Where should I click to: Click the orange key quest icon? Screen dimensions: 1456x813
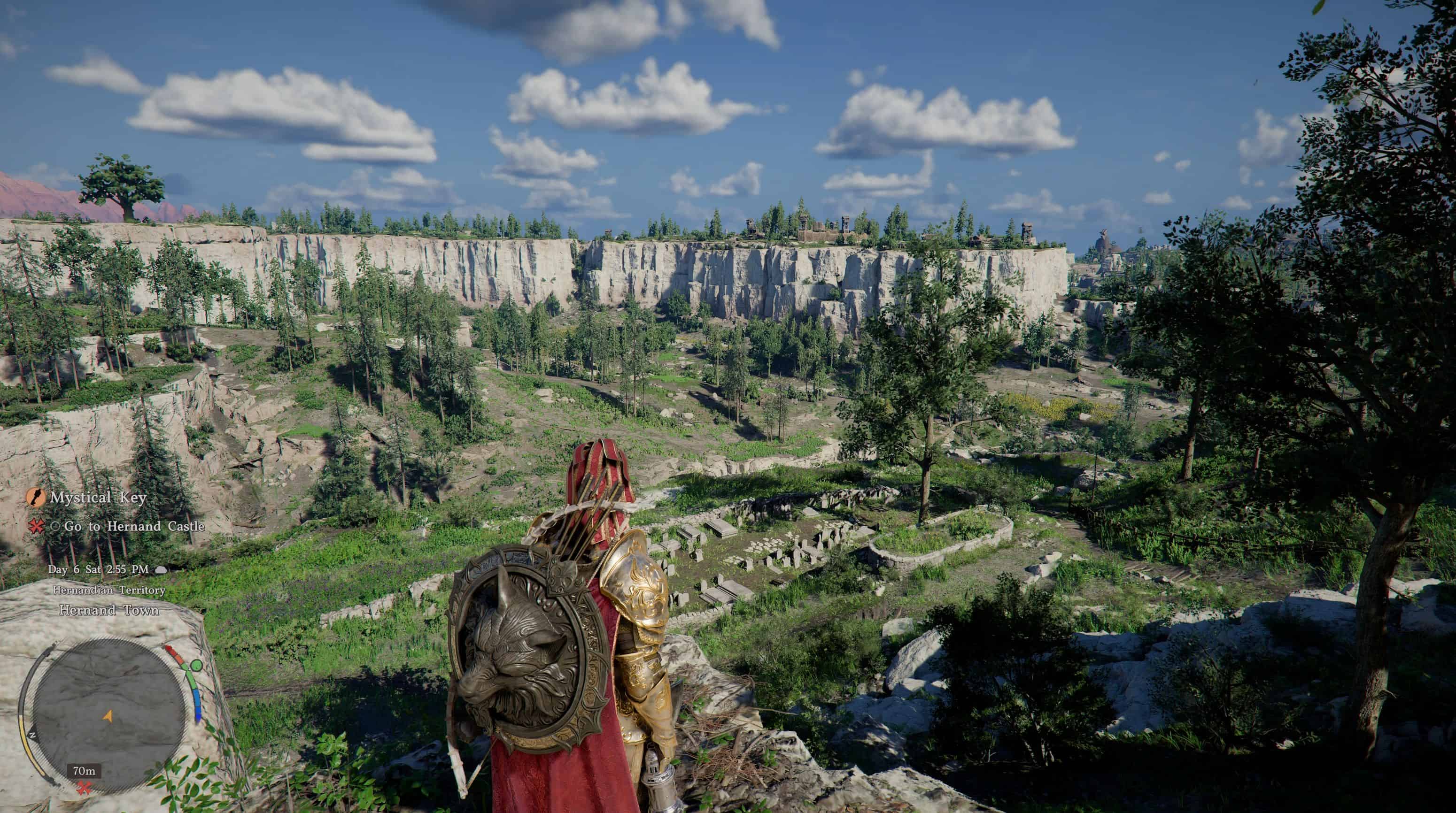pyautogui.click(x=36, y=498)
